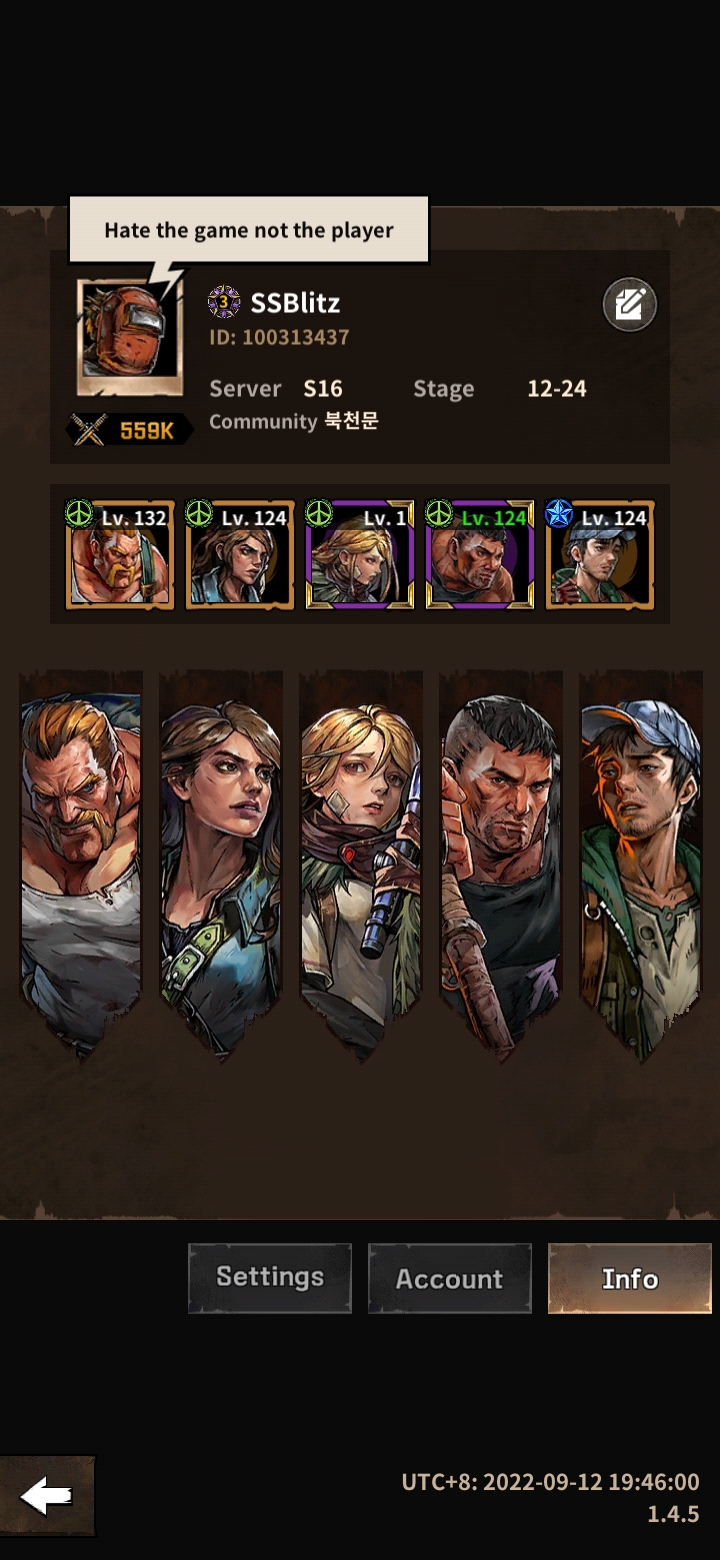720x1560 pixels.
Task: Go back with the arrow button
Action: pyautogui.click(x=47, y=1497)
